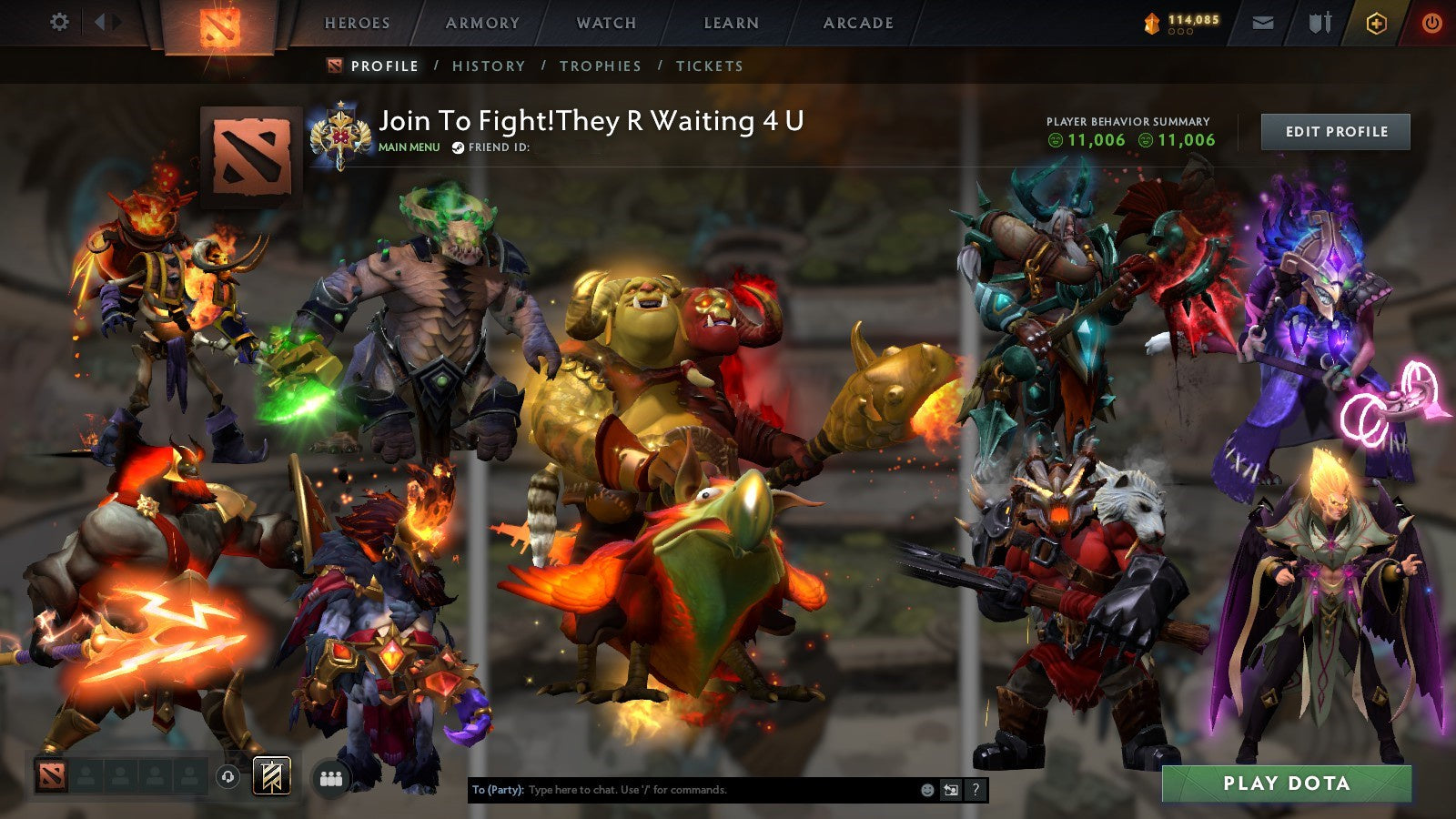Click the EDIT PROFILE button
This screenshot has width=1456, height=819.
1335,132
